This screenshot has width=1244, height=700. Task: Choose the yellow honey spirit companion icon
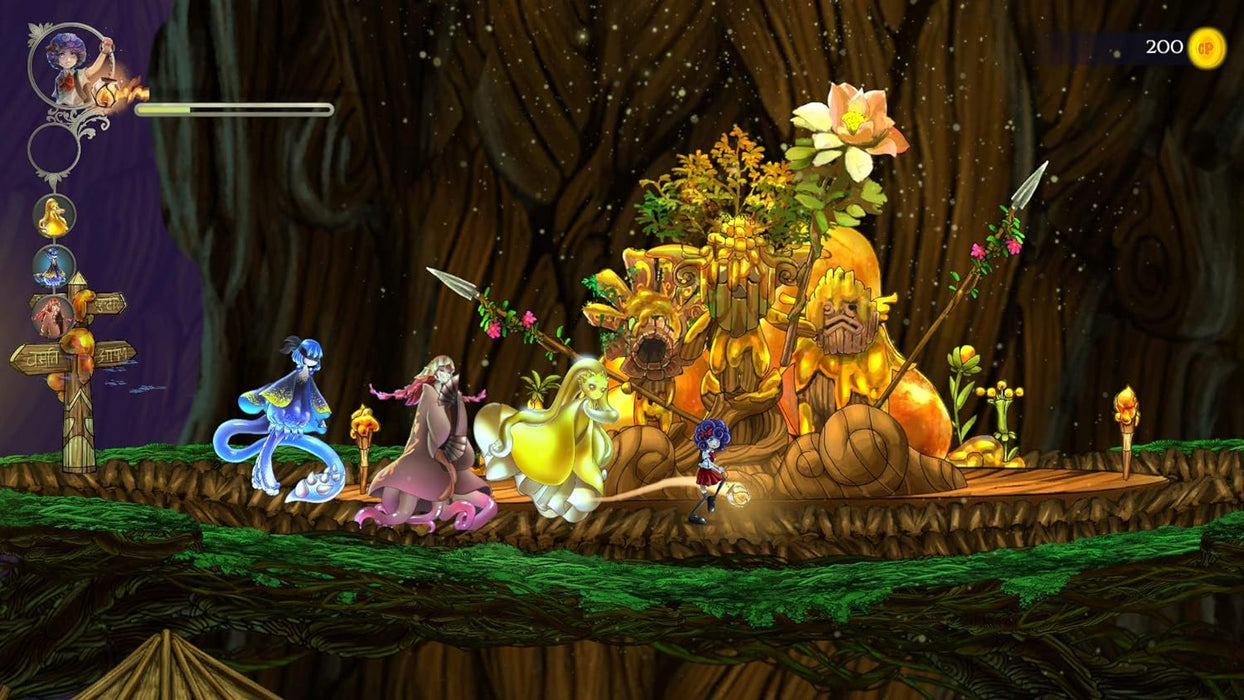(x=53, y=216)
